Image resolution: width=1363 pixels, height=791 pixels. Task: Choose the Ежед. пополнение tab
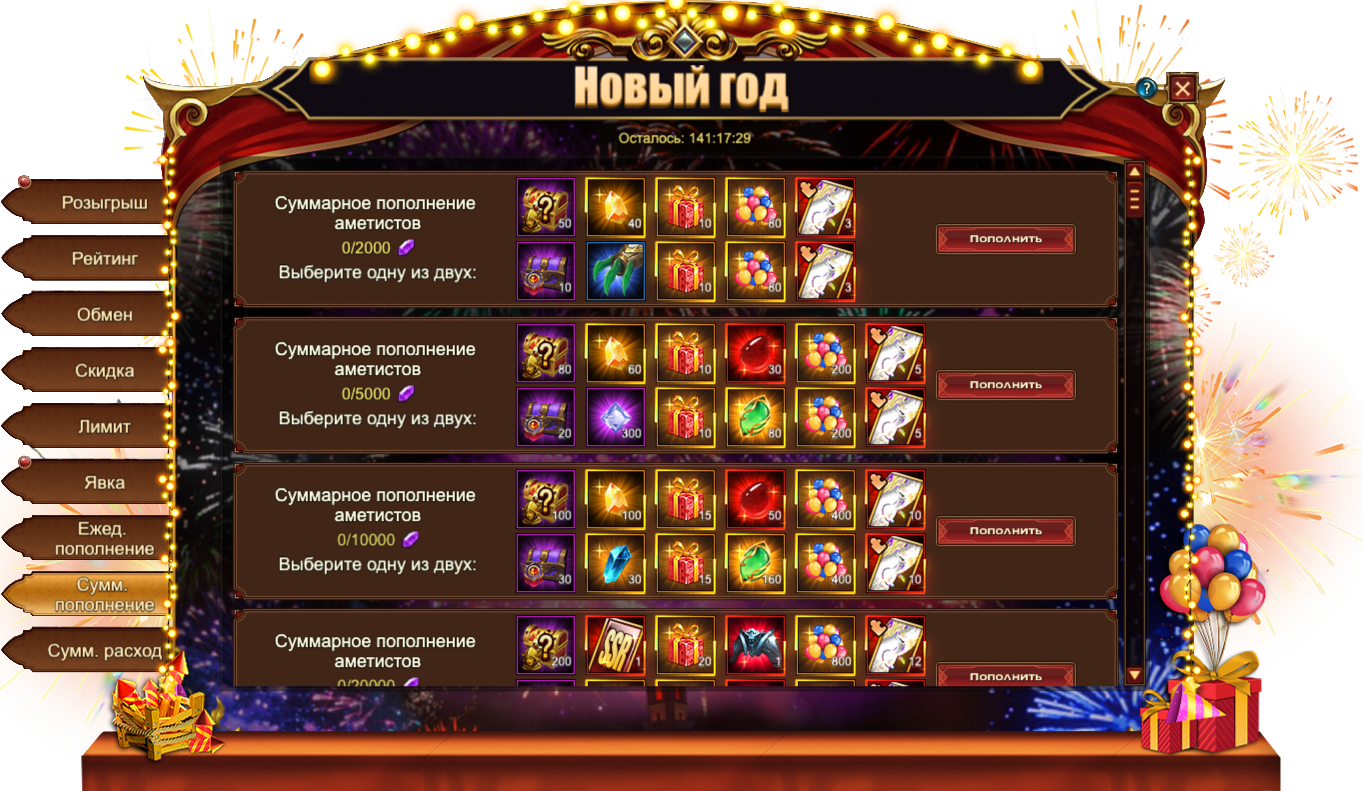100,539
